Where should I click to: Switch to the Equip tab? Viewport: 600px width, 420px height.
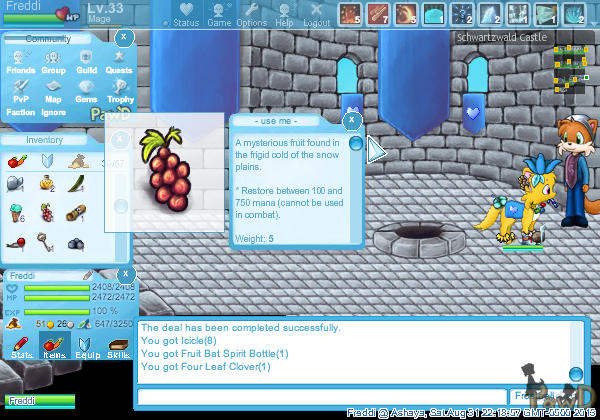click(86, 346)
